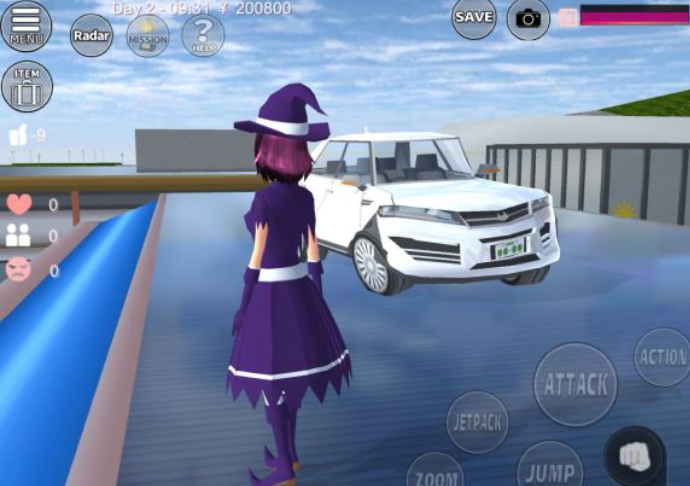
Task: Open the ITEM inventory
Action: [27, 86]
